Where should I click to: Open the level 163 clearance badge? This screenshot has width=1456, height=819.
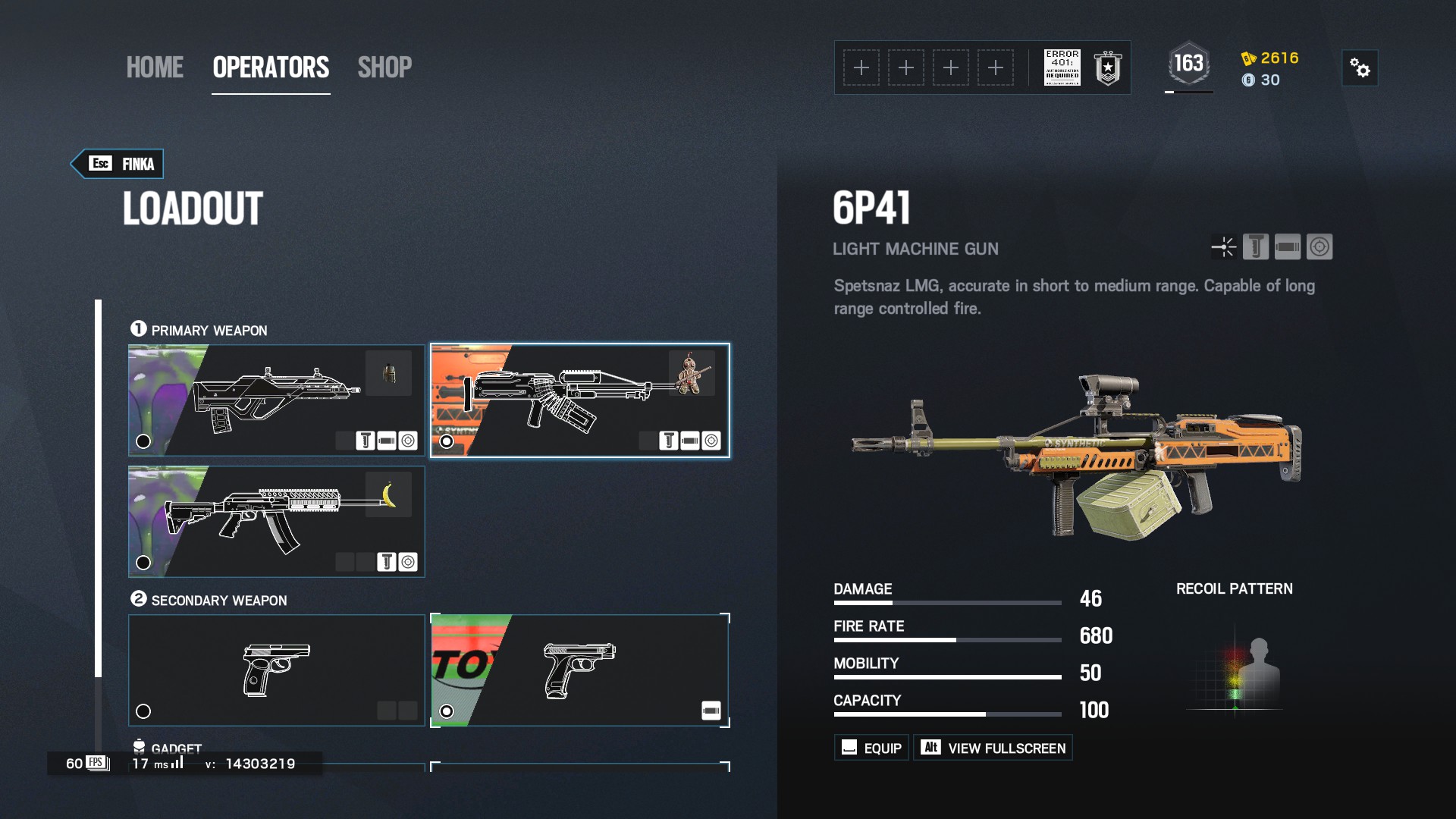tap(1188, 64)
